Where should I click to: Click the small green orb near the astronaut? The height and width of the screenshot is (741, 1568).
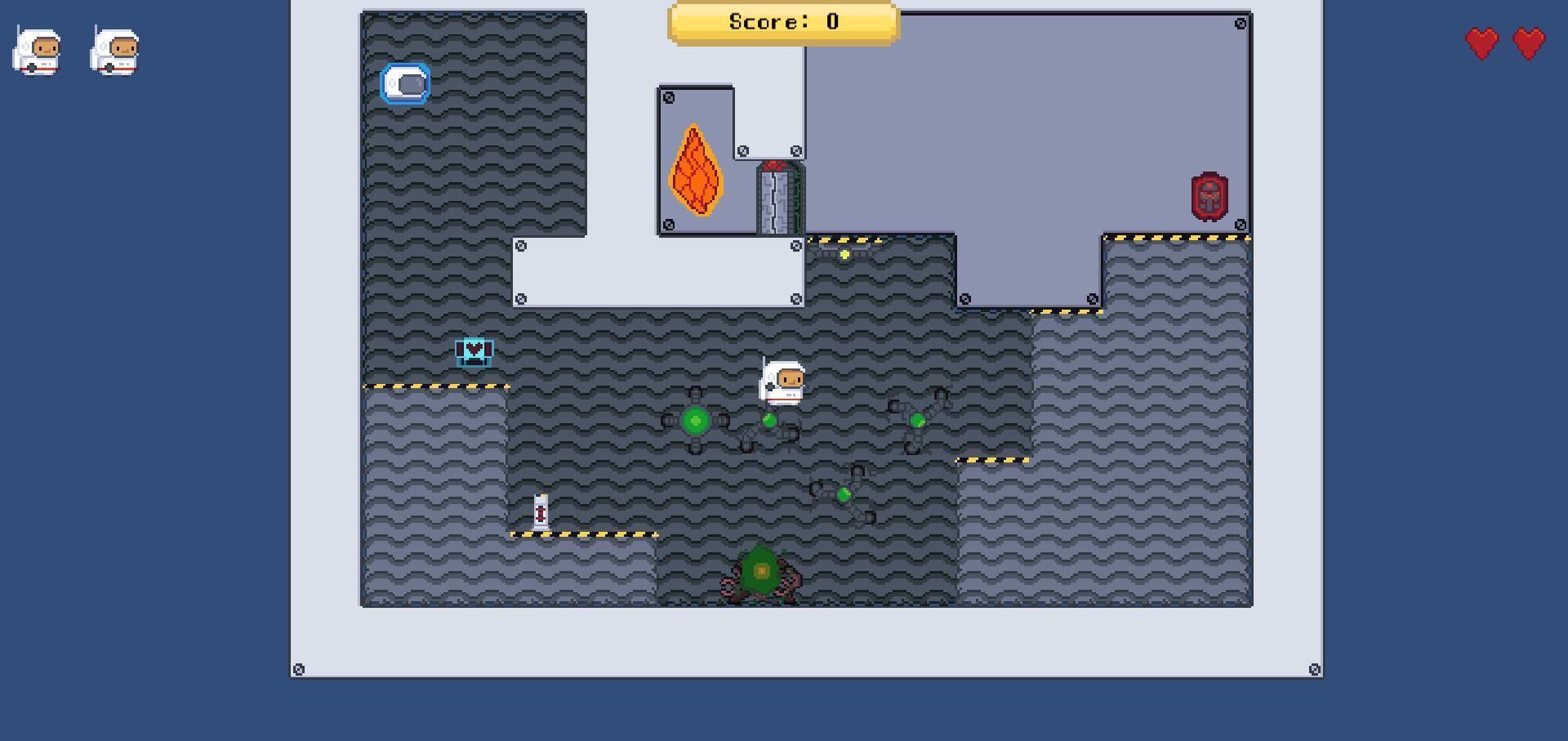(x=768, y=421)
